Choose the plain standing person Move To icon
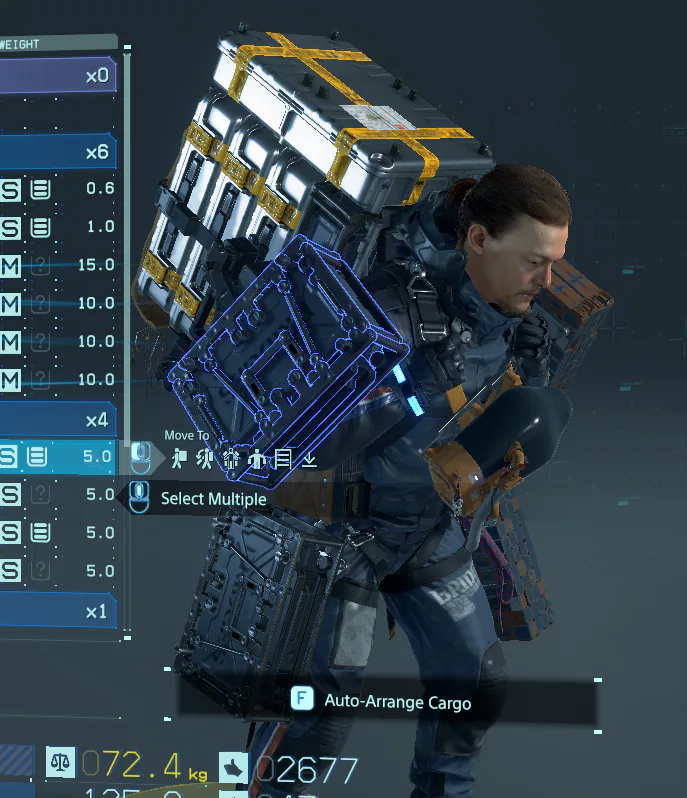 (257, 459)
